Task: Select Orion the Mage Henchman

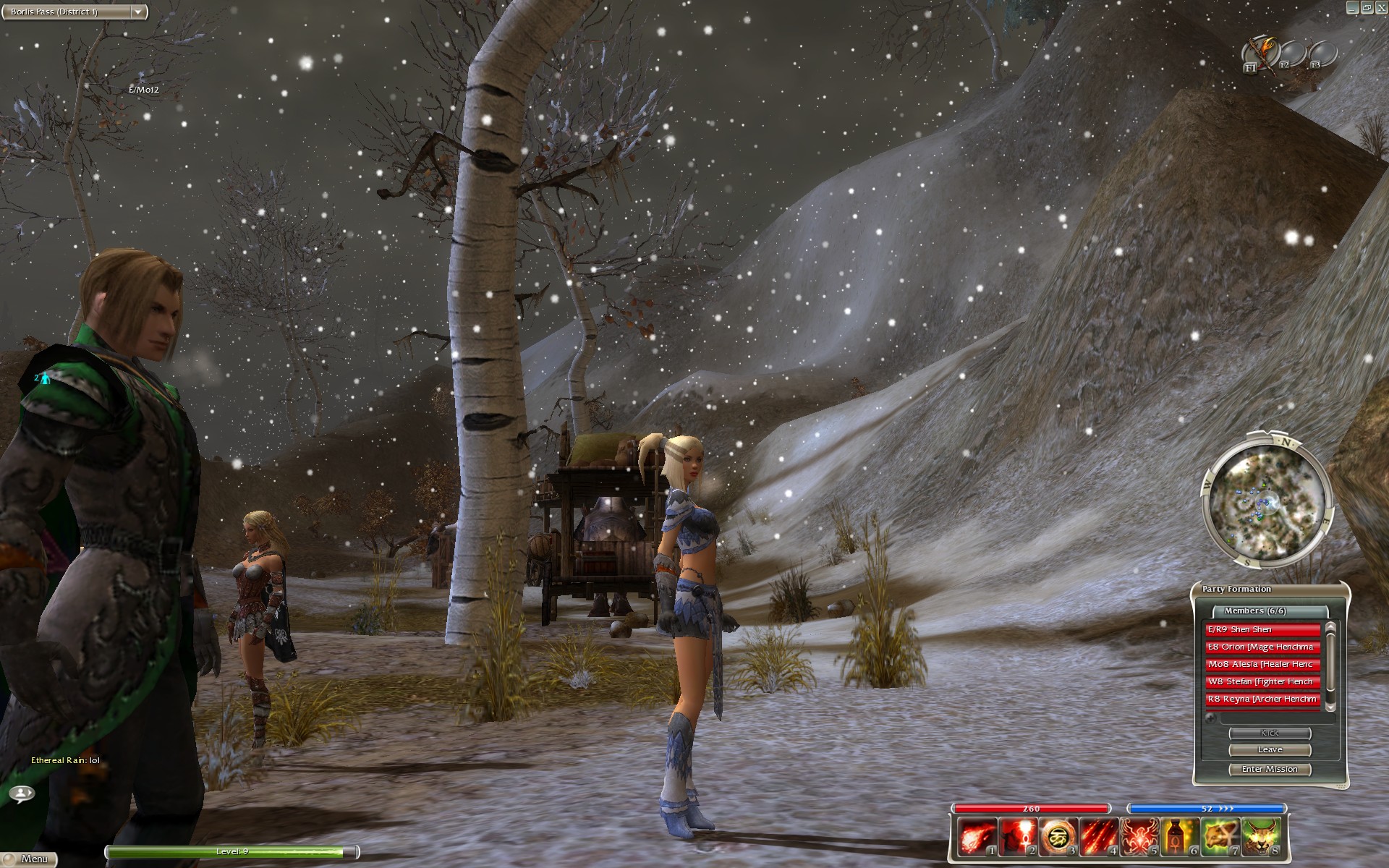Action: (1262, 647)
